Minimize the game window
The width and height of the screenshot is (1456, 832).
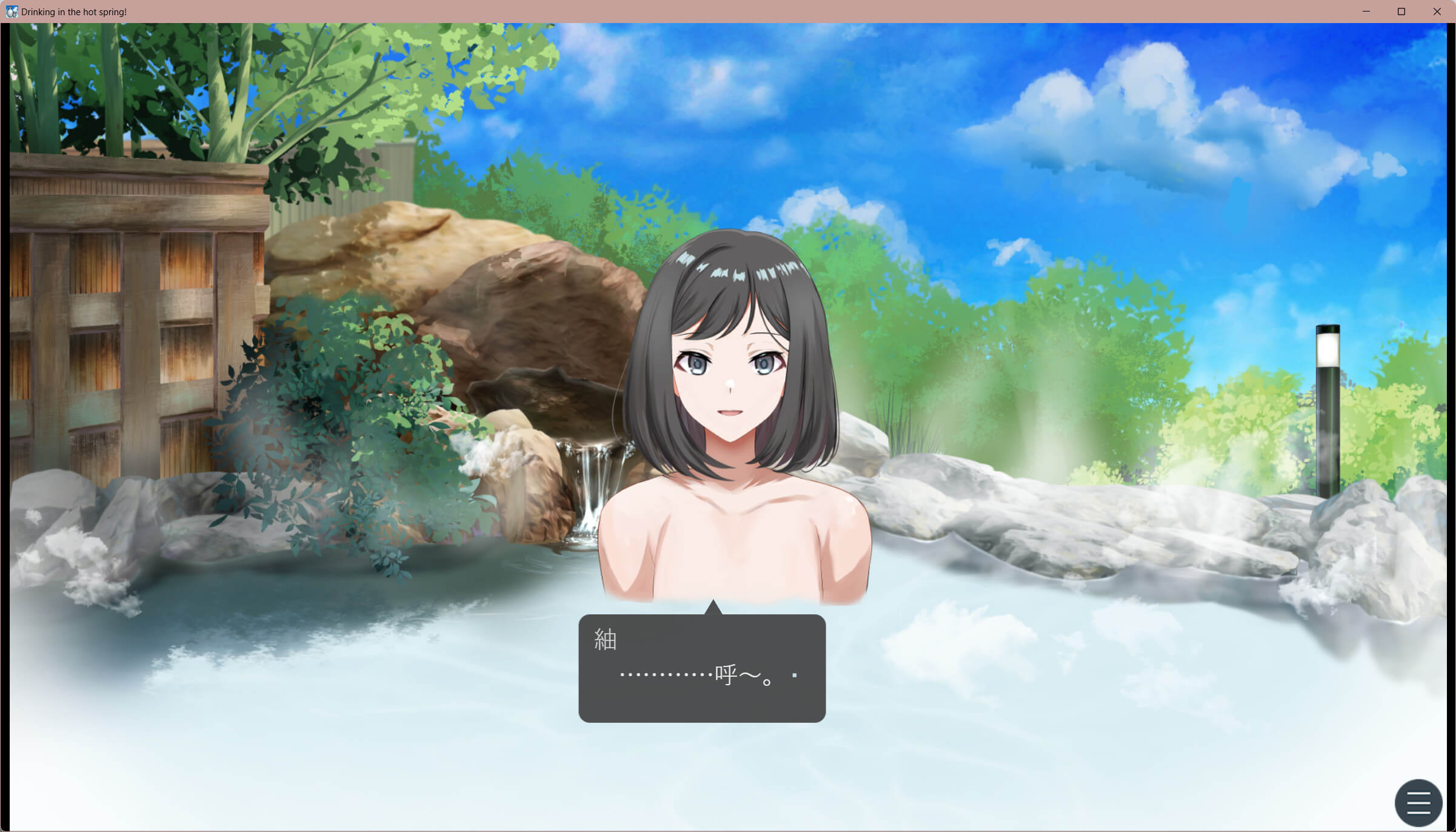1366,12
